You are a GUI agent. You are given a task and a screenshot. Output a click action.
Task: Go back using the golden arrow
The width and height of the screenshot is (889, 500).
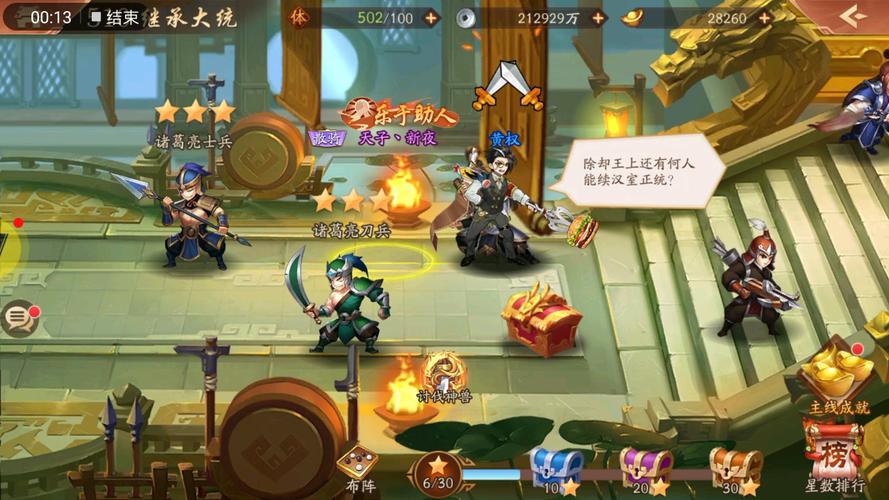[852, 16]
